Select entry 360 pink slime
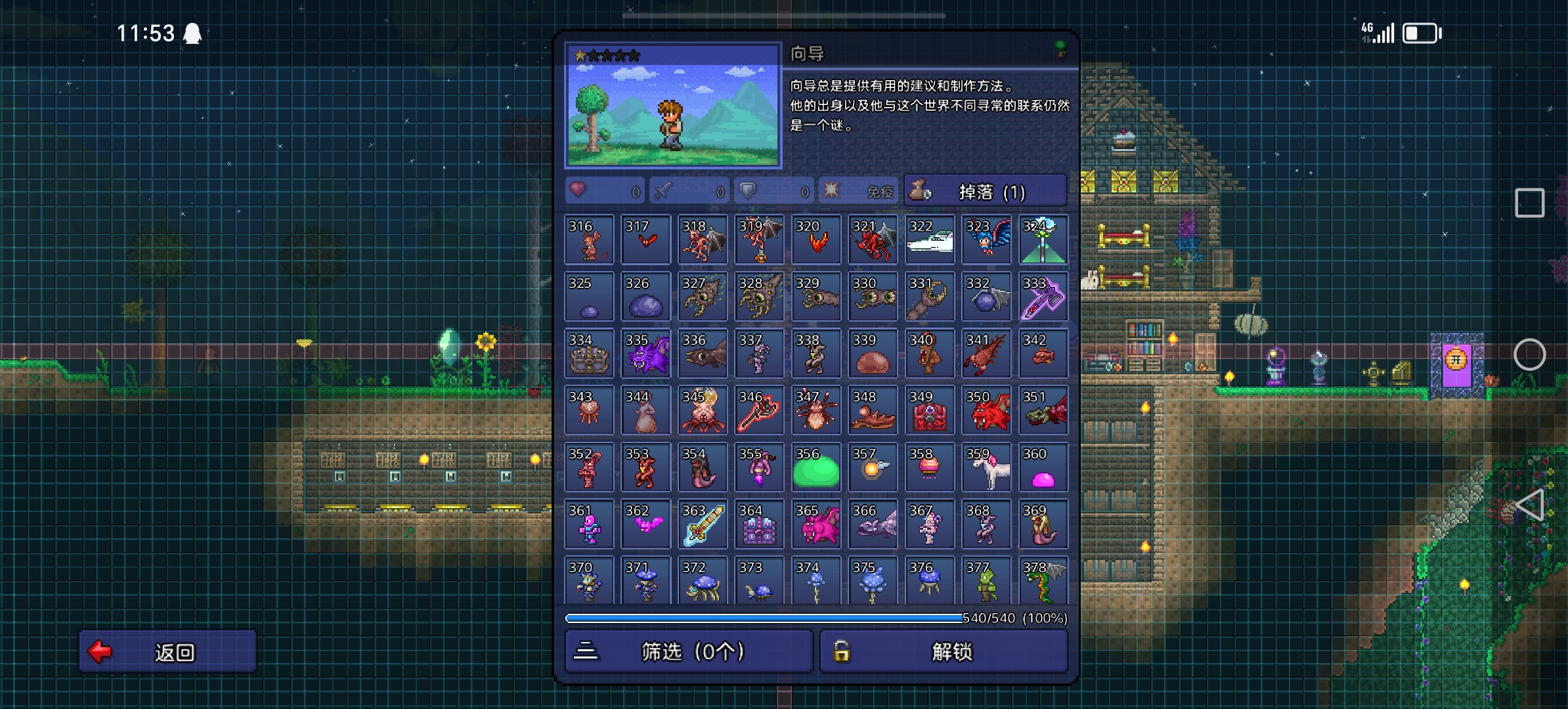This screenshot has width=1568, height=709. [x=1043, y=467]
